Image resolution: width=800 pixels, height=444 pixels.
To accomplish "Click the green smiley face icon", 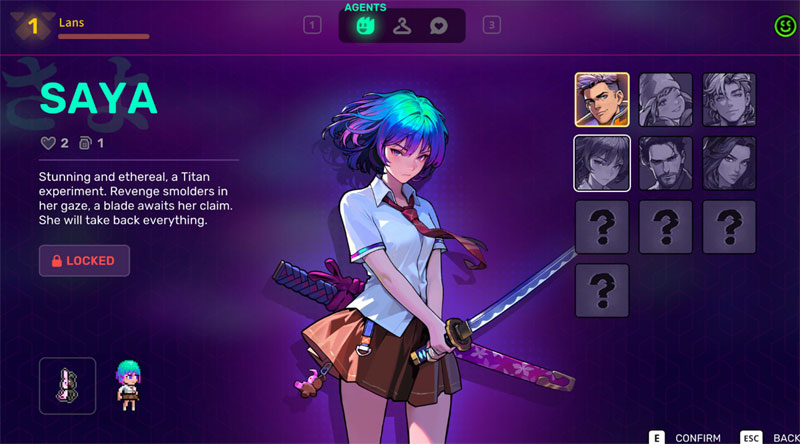I will click(x=785, y=26).
